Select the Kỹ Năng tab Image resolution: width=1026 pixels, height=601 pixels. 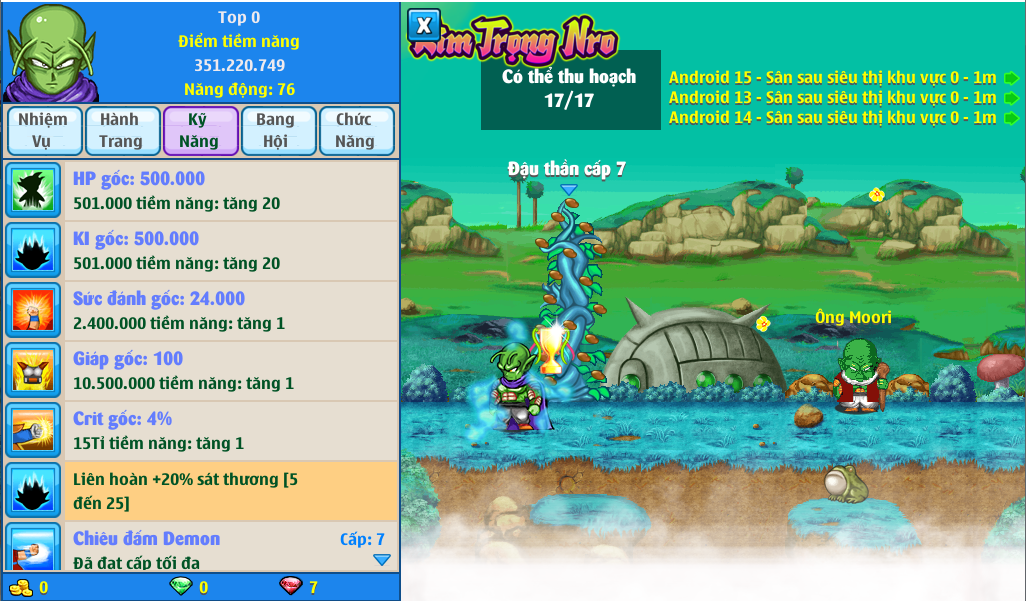200,130
